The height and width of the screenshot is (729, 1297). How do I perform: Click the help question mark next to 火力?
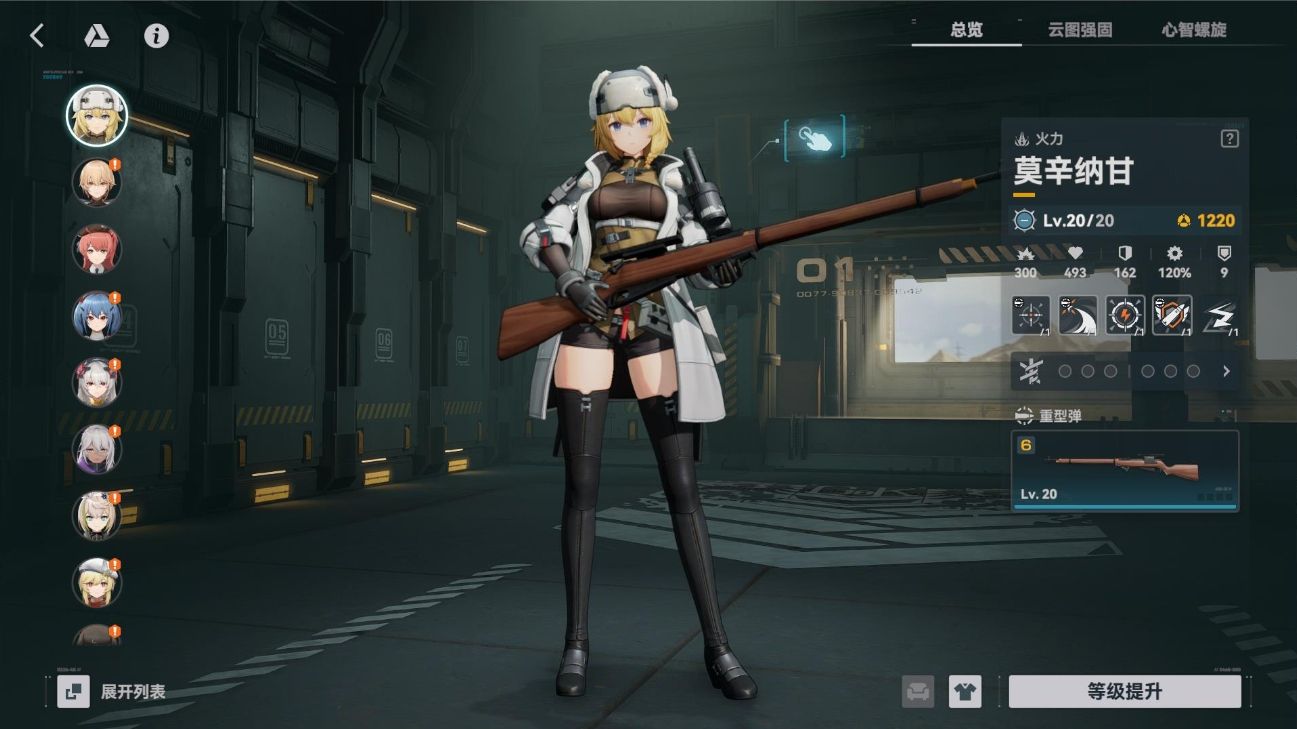(x=1229, y=136)
